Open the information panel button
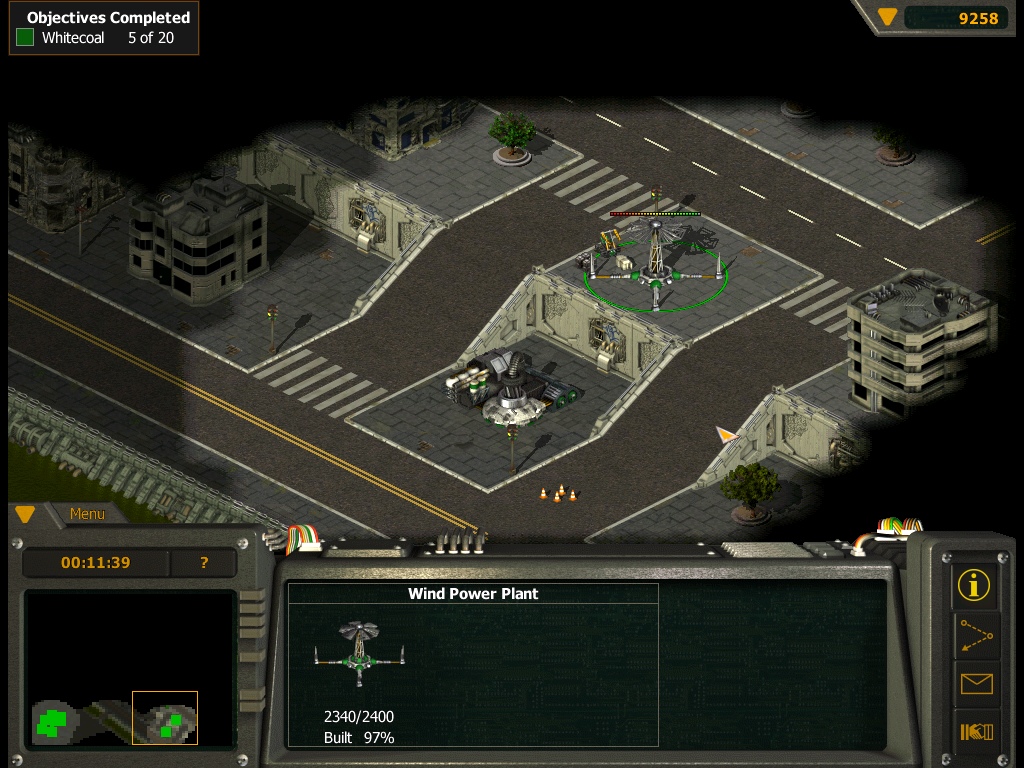 pos(974,584)
